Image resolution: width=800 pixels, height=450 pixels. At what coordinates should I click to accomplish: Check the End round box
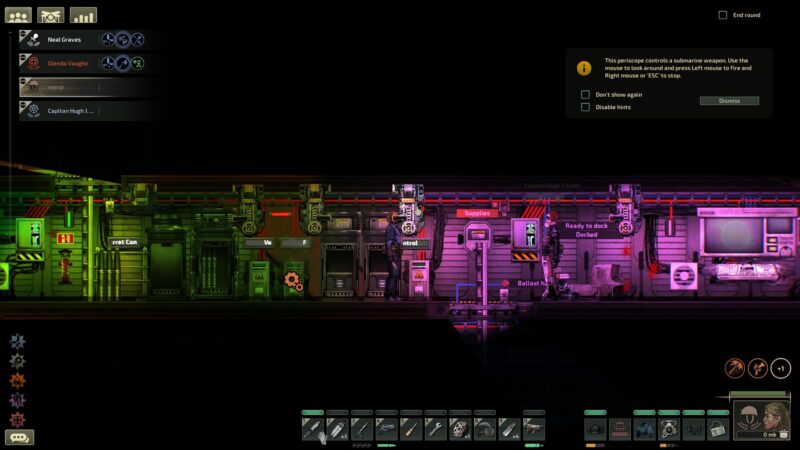point(723,15)
